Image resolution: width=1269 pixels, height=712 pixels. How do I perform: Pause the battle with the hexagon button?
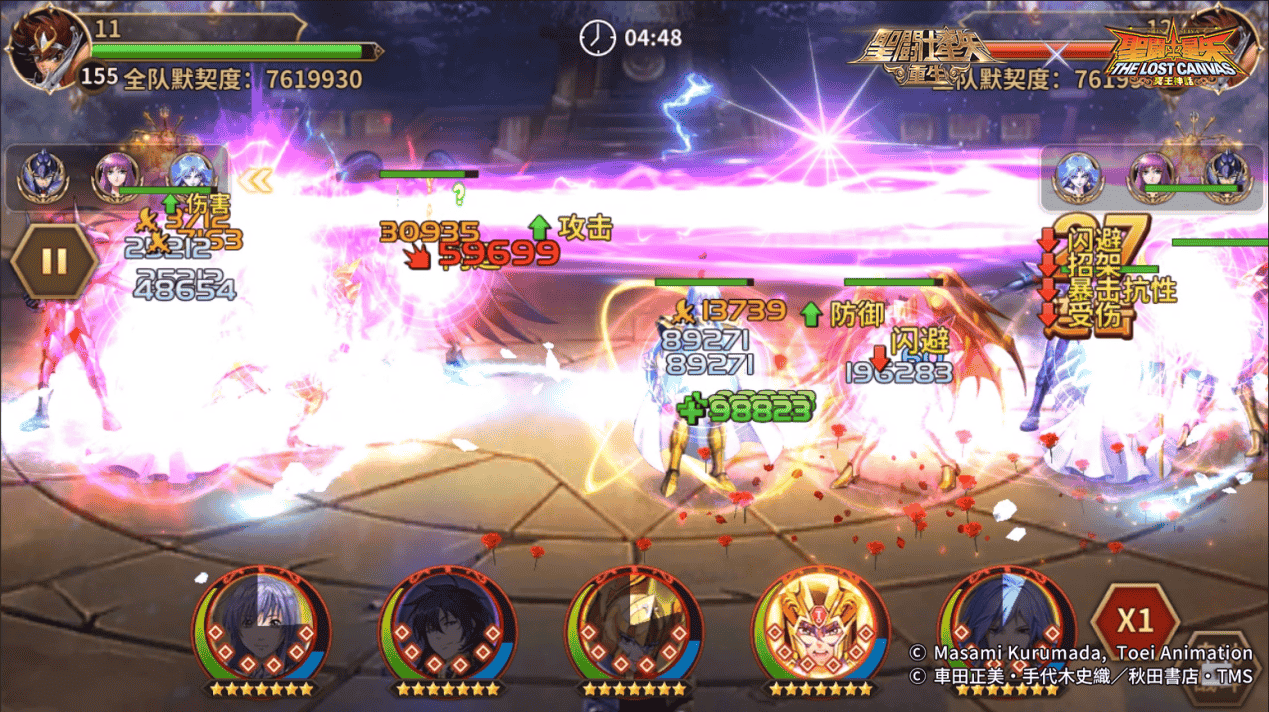(x=54, y=262)
